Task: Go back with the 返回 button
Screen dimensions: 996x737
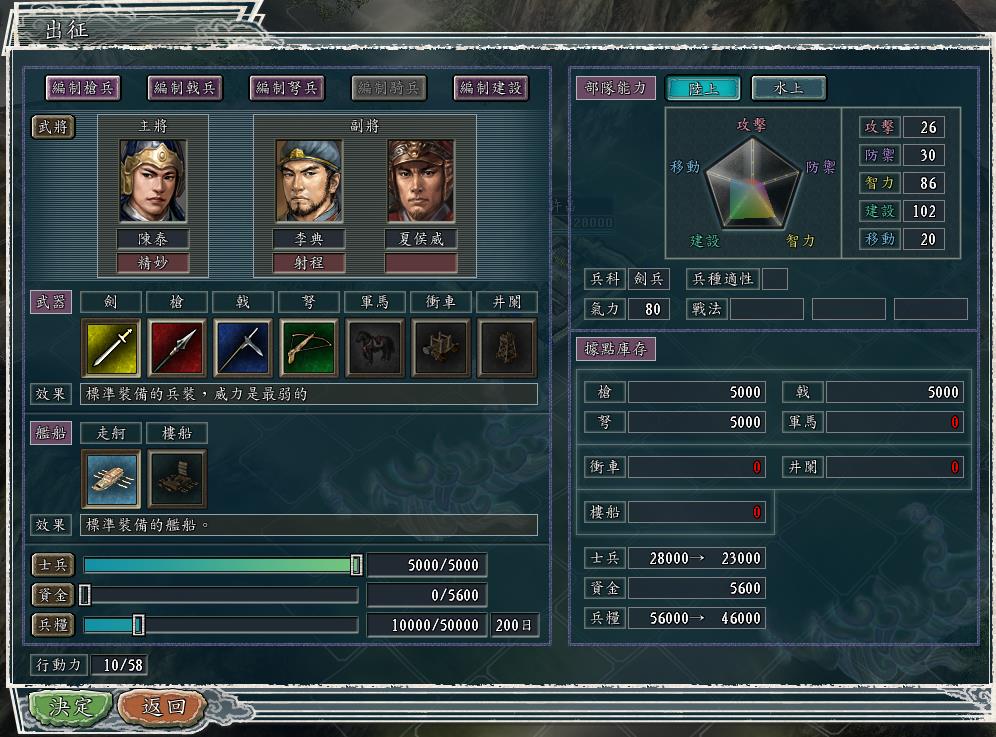Action: click(x=162, y=707)
